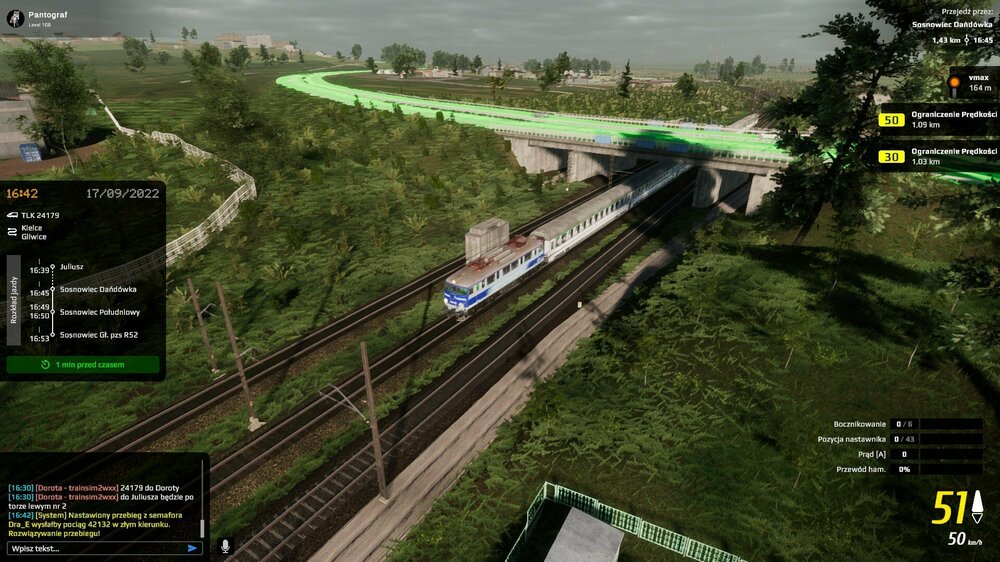Image resolution: width=1000 pixels, height=562 pixels.
Task: Select the Sosnowiec Południowy timetable stop
Action: (x=99, y=312)
